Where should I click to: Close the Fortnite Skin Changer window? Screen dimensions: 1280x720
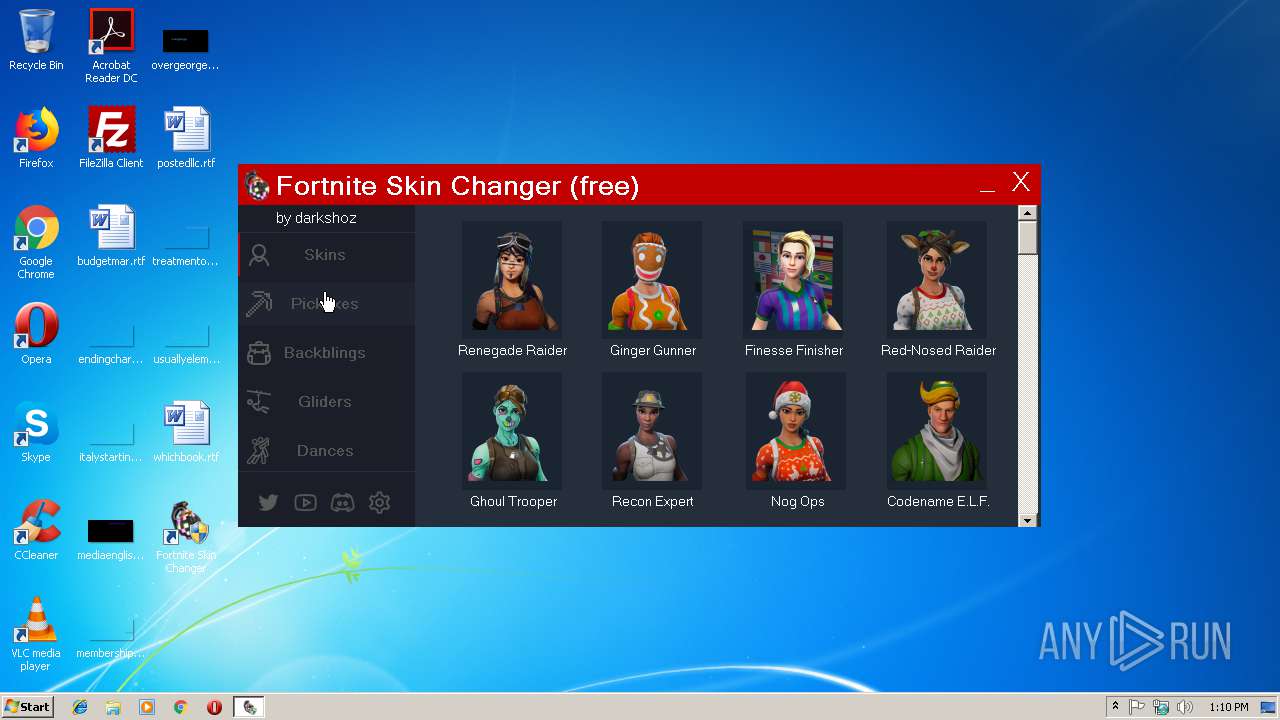click(x=1020, y=182)
